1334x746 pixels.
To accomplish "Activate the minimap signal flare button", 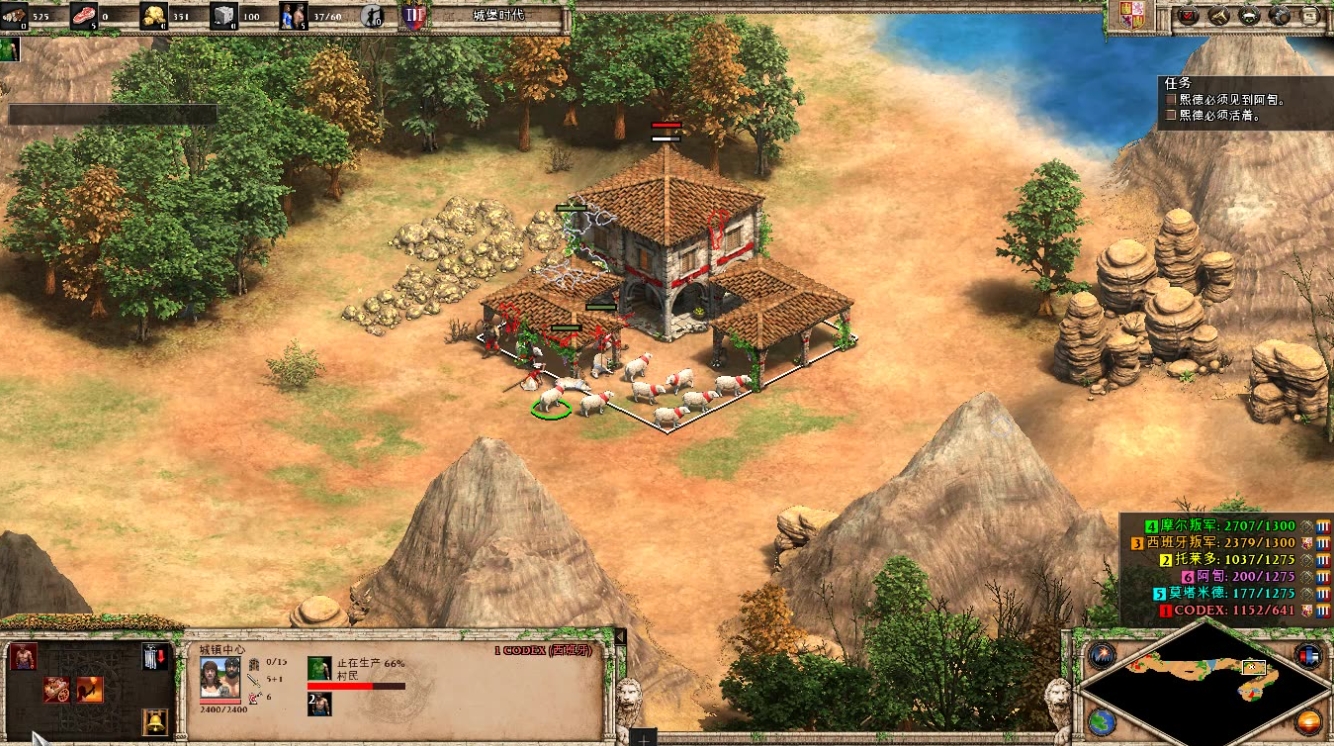I will [1103, 656].
